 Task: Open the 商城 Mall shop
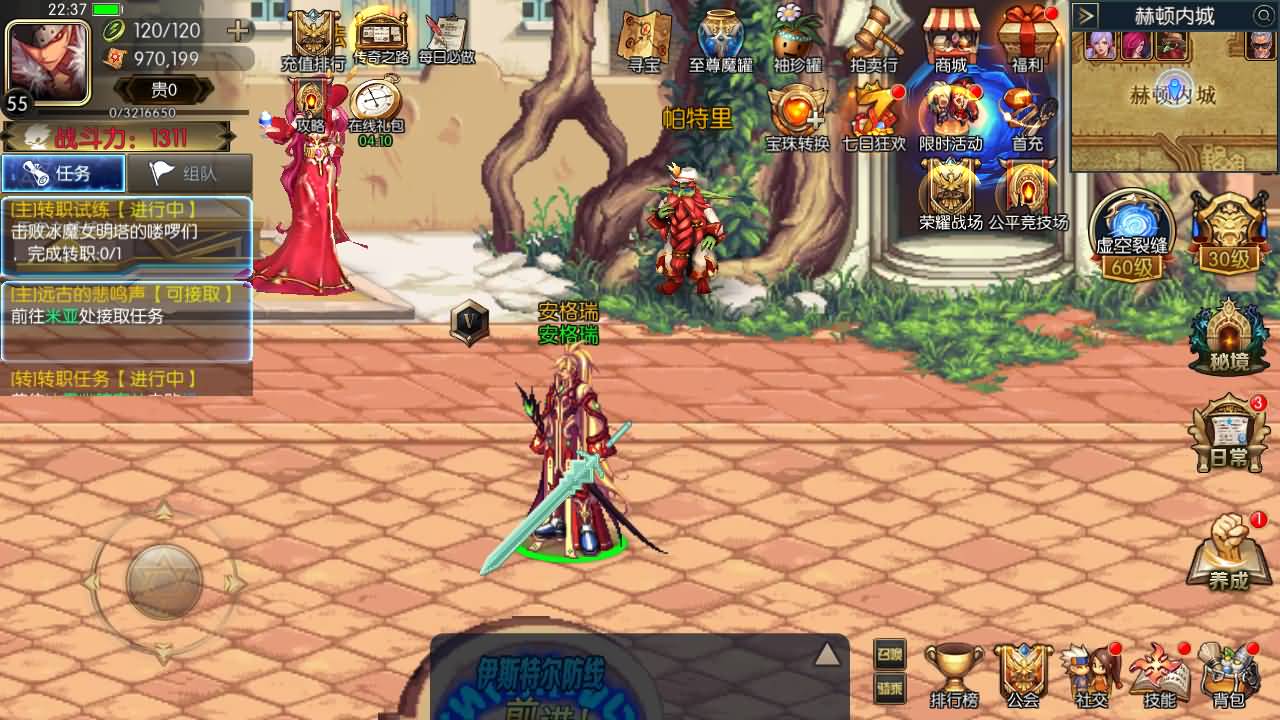click(x=949, y=42)
